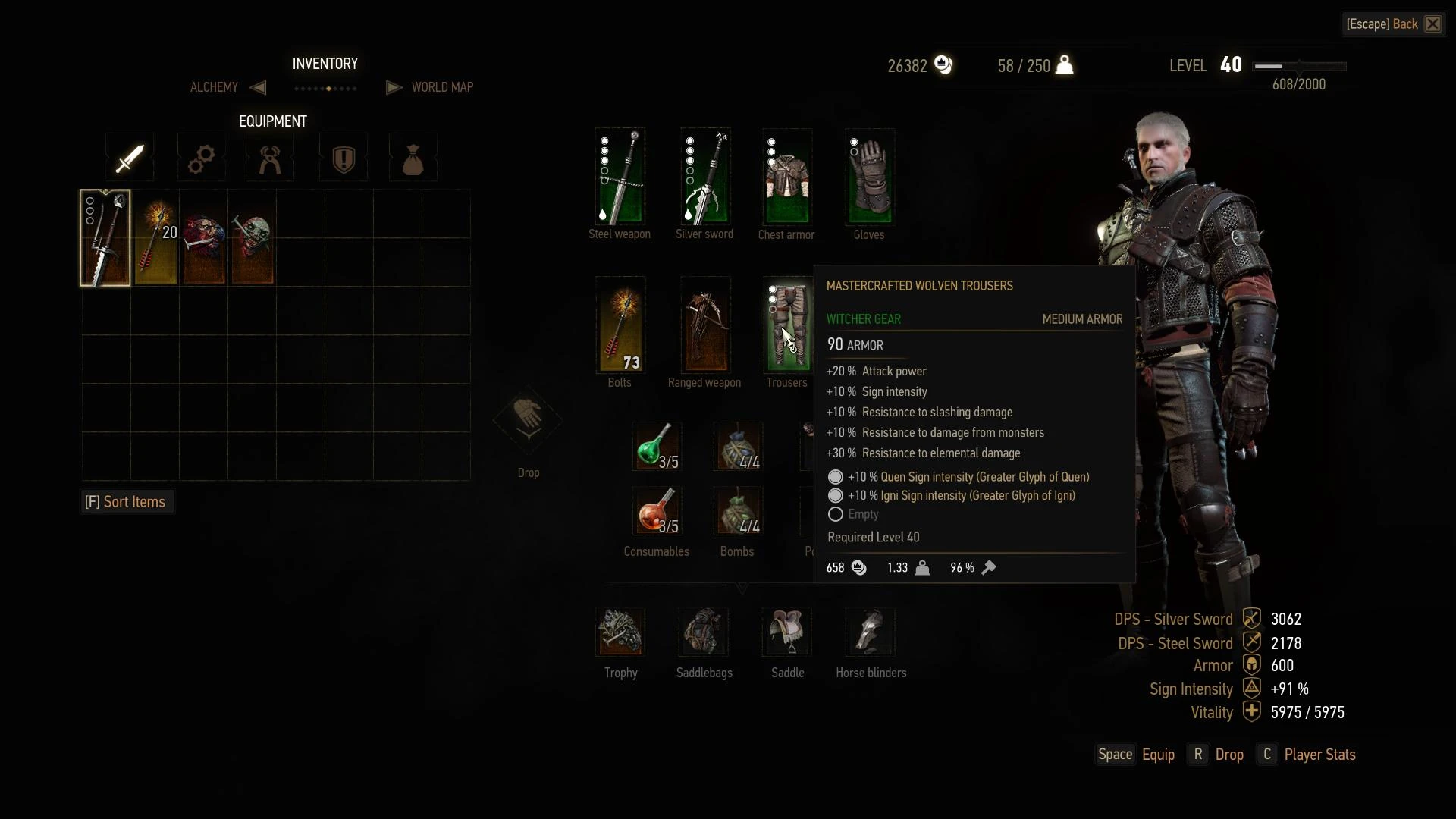
Task: Choose the equipped silver sword slot
Action: pos(705,177)
